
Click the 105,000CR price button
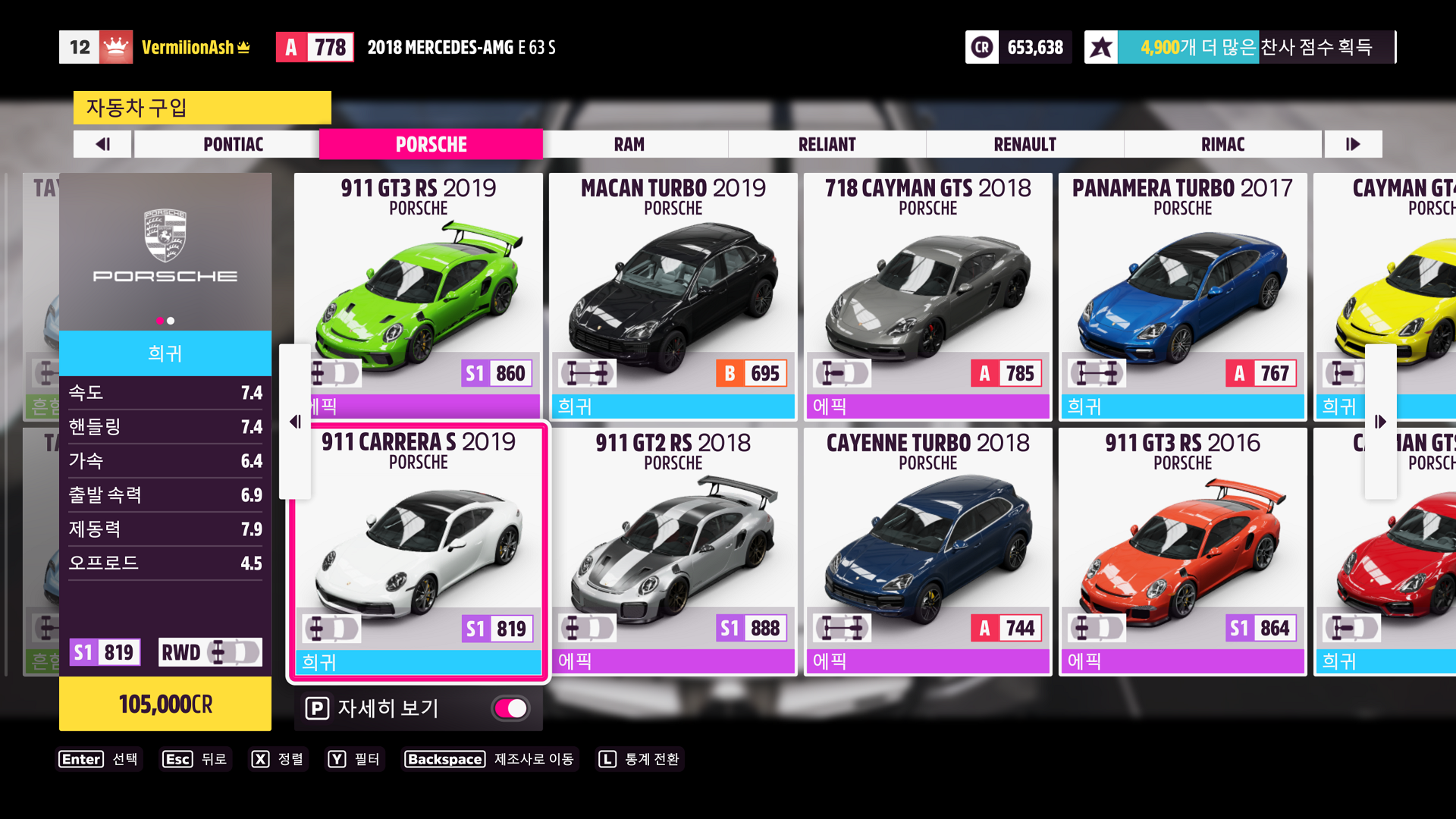(165, 704)
